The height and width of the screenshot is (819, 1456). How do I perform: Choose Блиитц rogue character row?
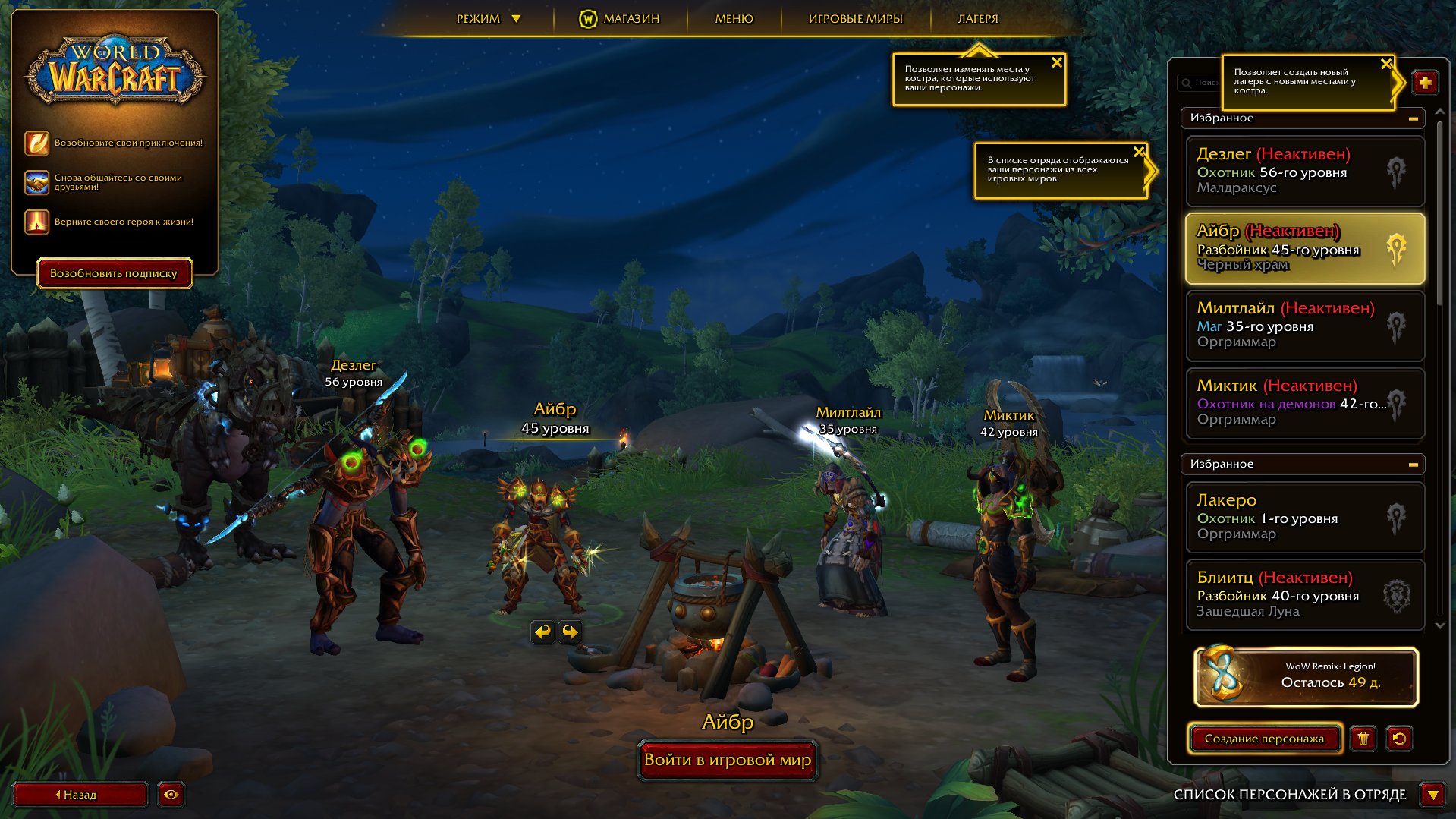[1303, 594]
